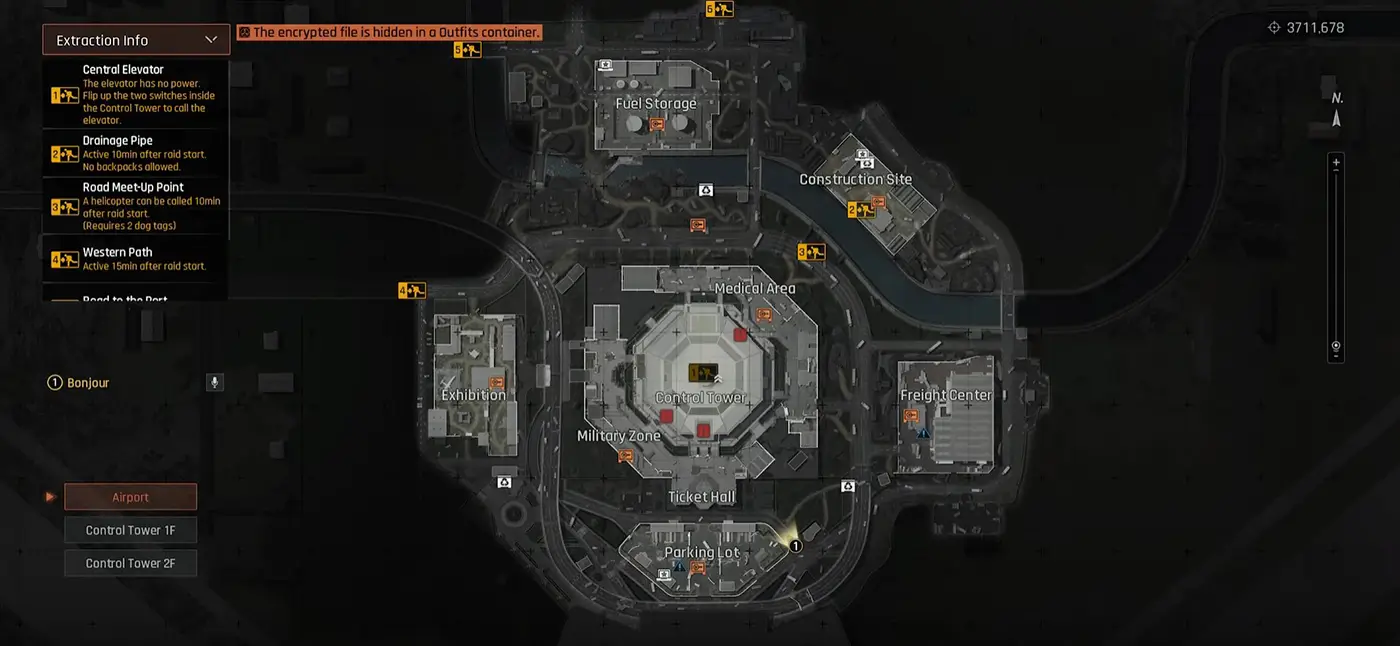
Task: Zoom in with the map plus button
Action: [x=1336, y=162]
